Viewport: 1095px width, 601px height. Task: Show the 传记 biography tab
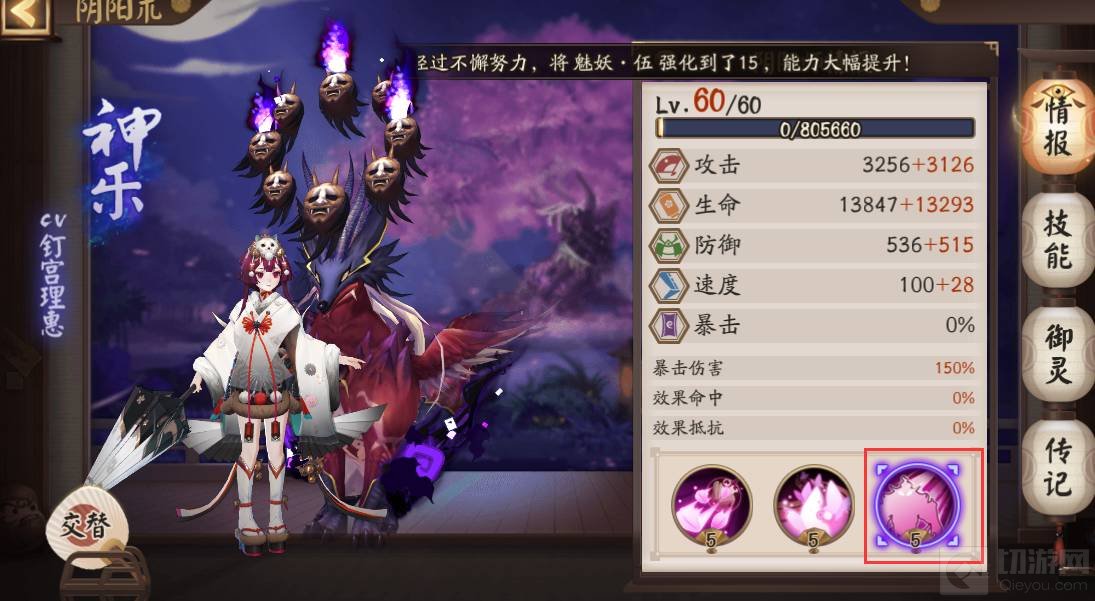tap(1057, 466)
